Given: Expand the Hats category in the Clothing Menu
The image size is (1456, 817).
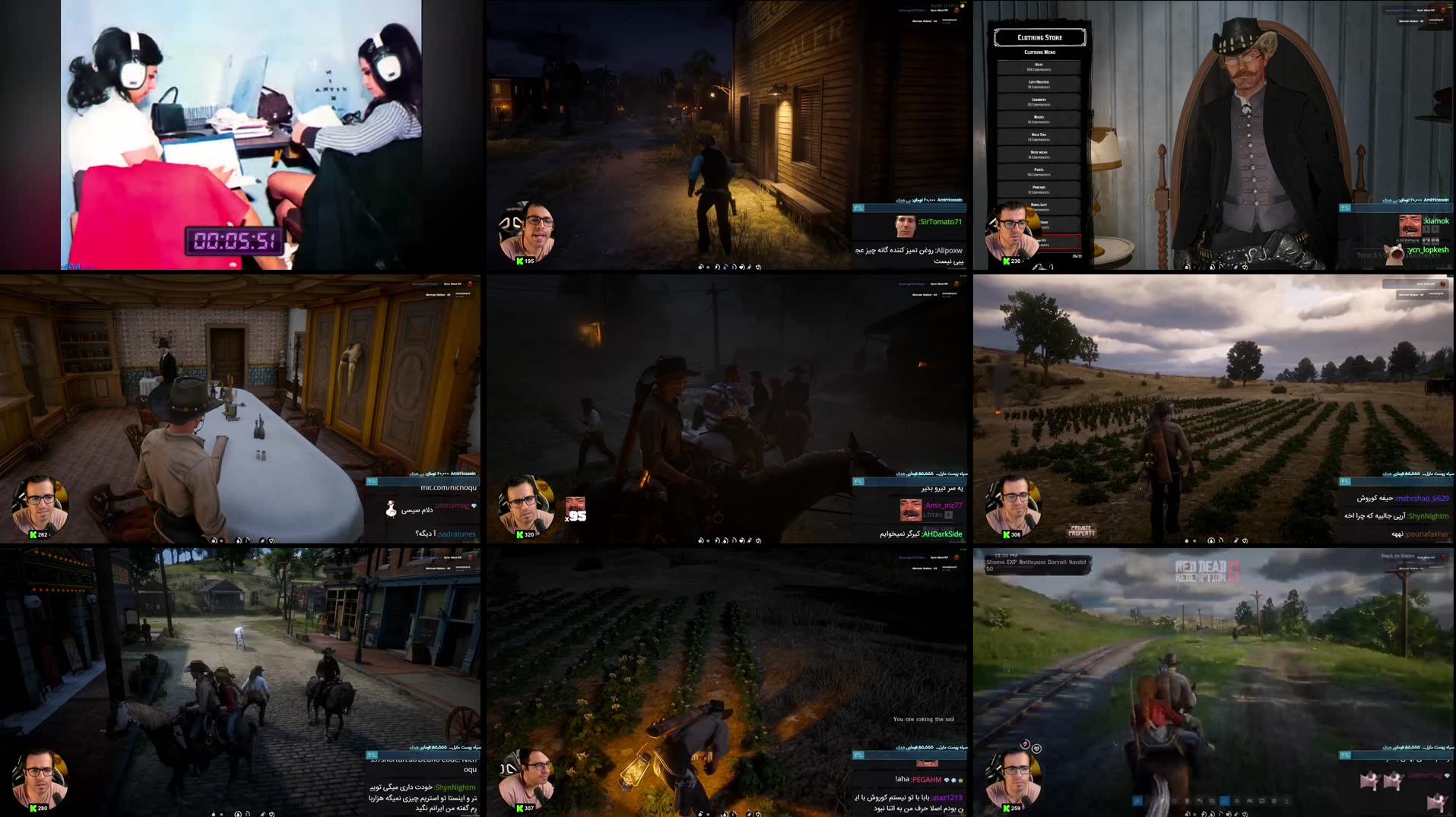Looking at the screenshot, I should (1040, 67).
